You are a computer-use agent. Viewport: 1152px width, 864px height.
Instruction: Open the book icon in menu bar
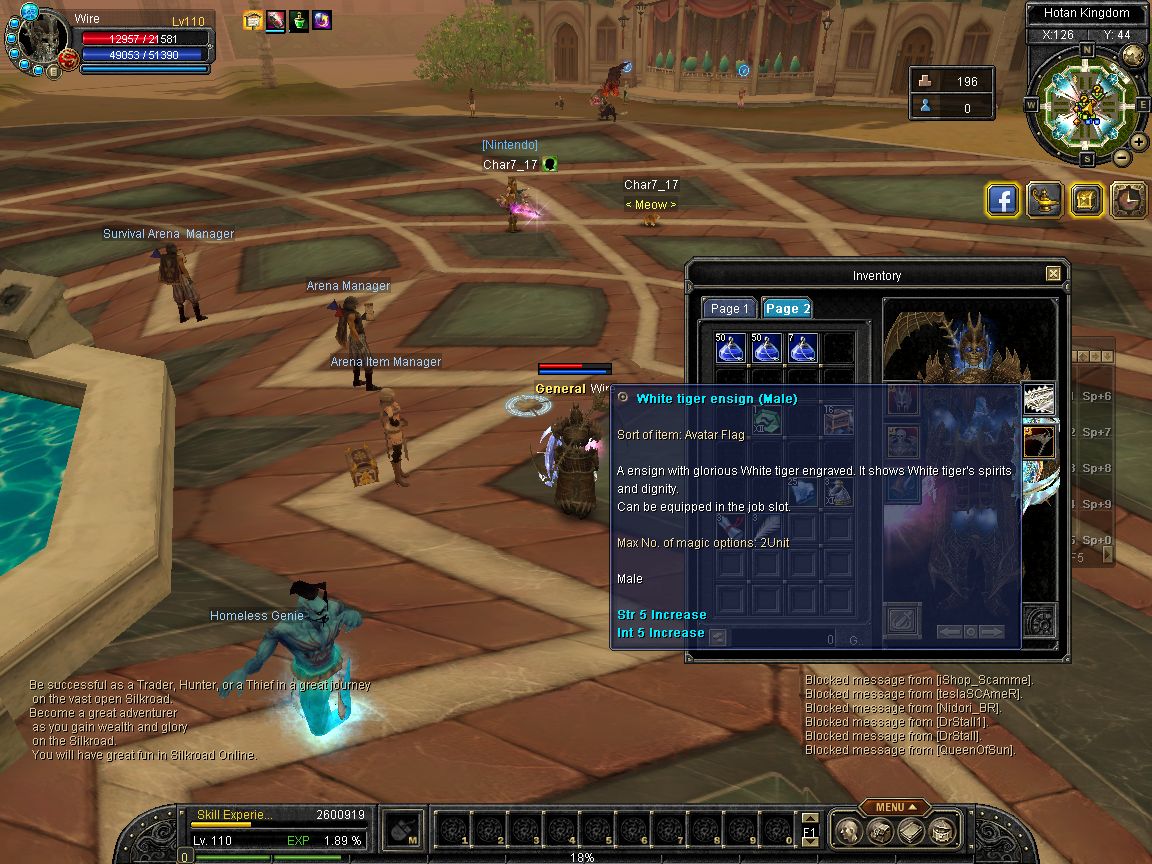click(910, 830)
